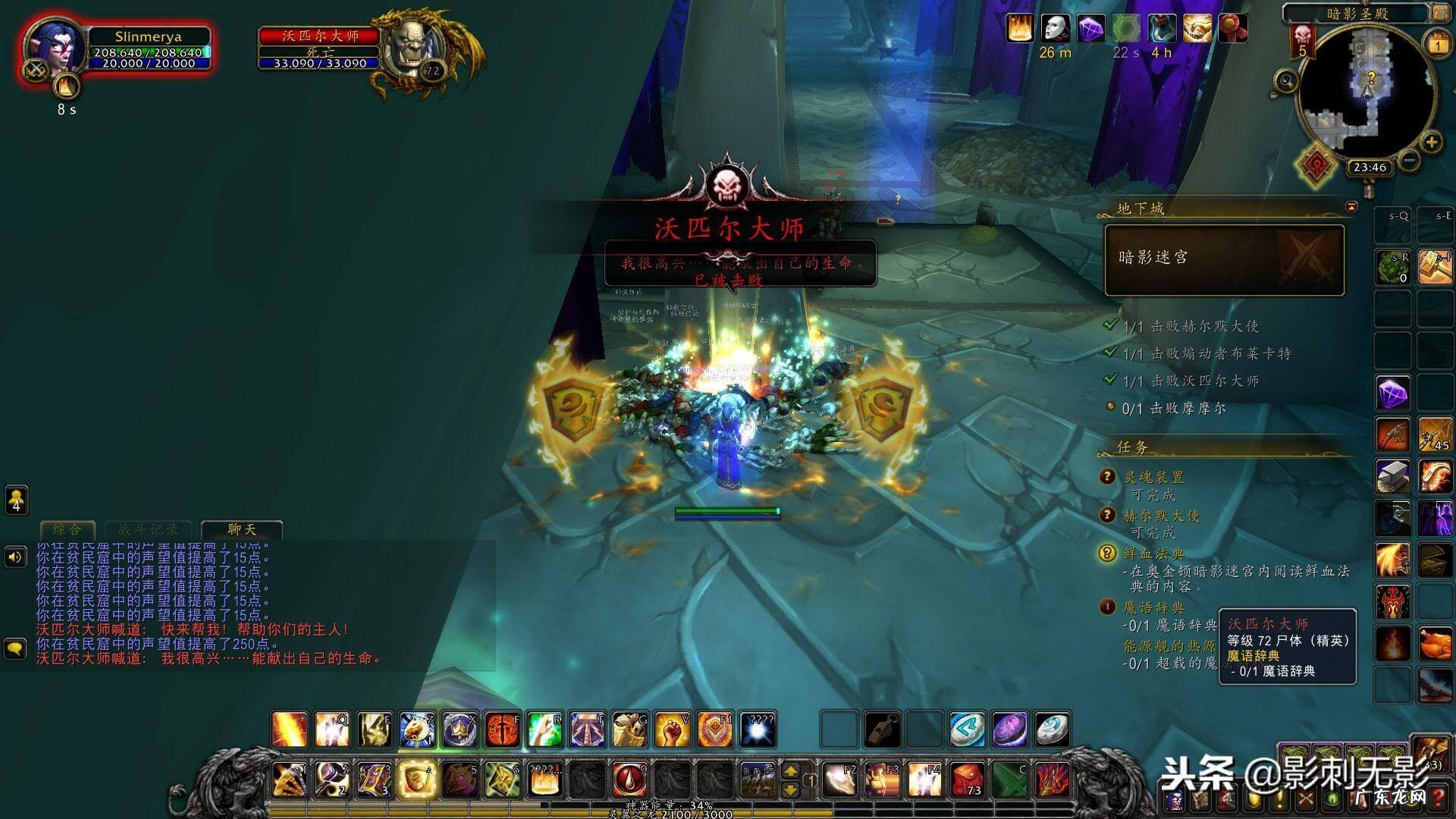Open the 综合 chat tab
Screen dimensions: 1456x819
(x=67, y=529)
